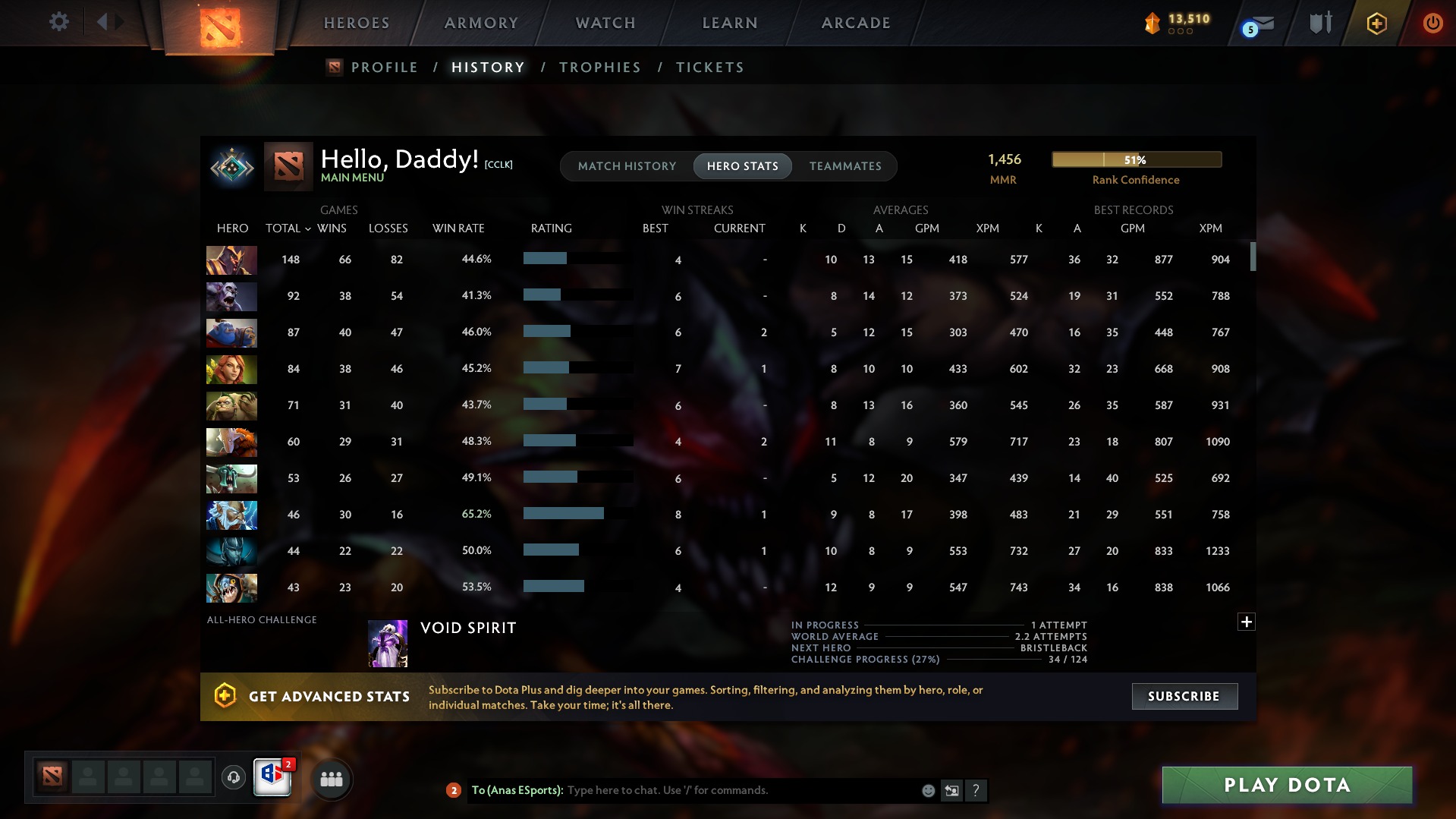
Task: Click the orange shards currency icon
Action: click(x=1153, y=24)
